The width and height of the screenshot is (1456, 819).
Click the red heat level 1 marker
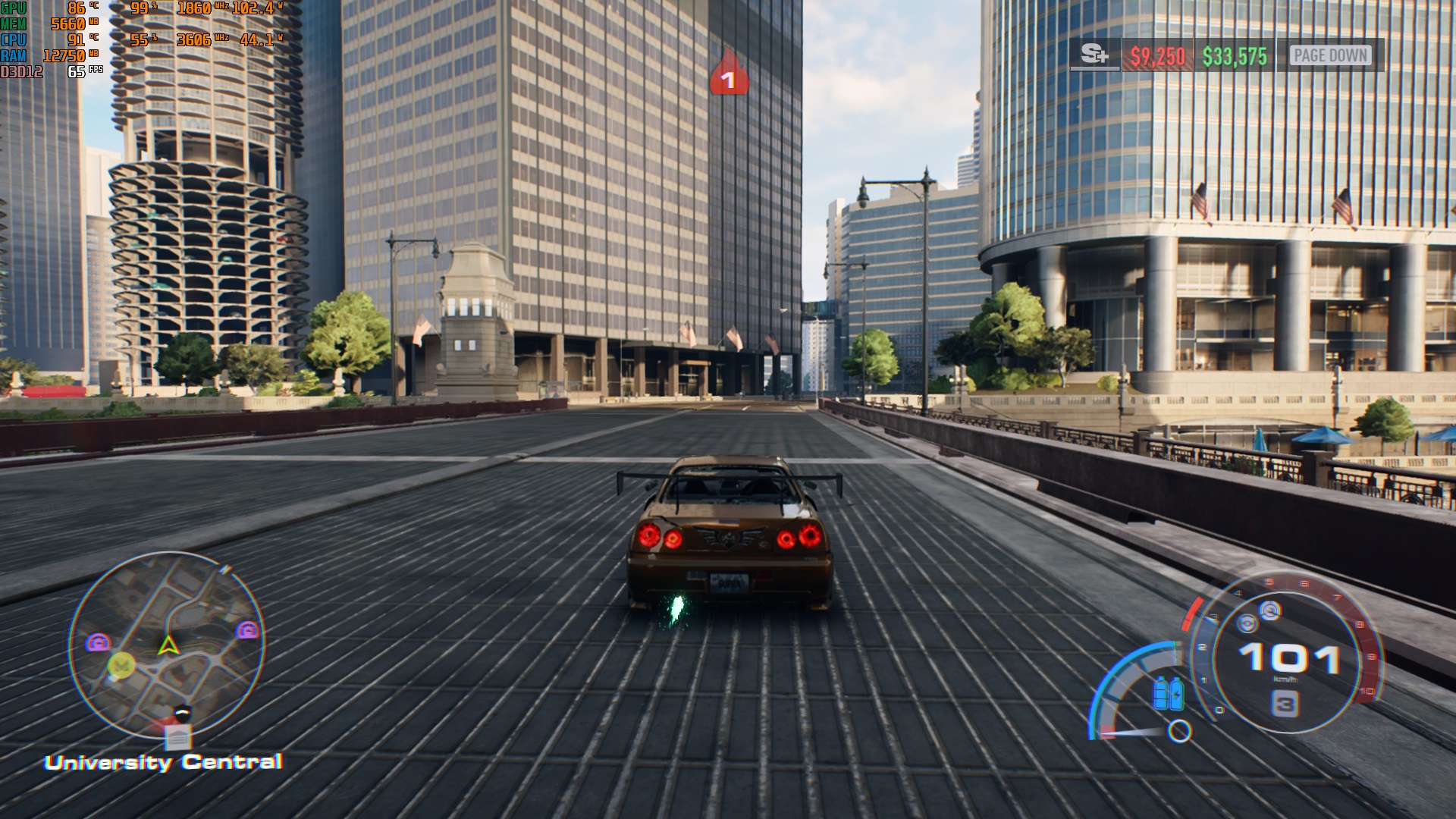coord(728,76)
